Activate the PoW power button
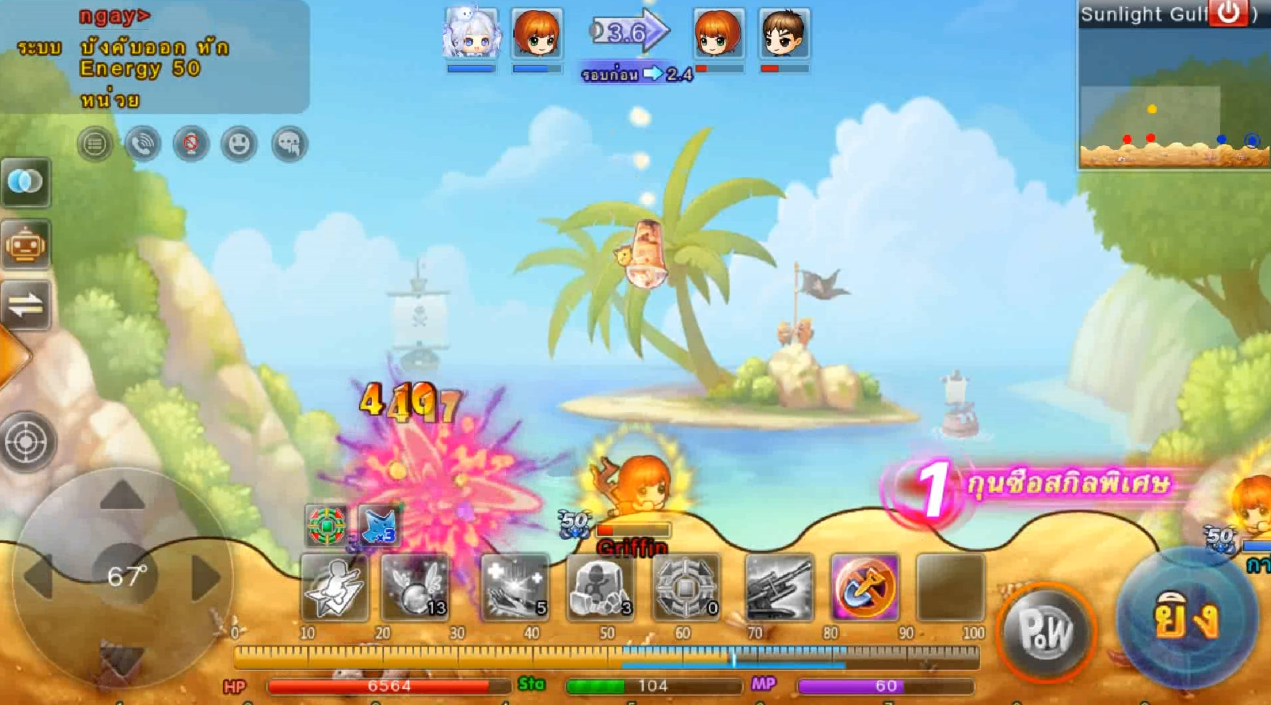 1046,632
